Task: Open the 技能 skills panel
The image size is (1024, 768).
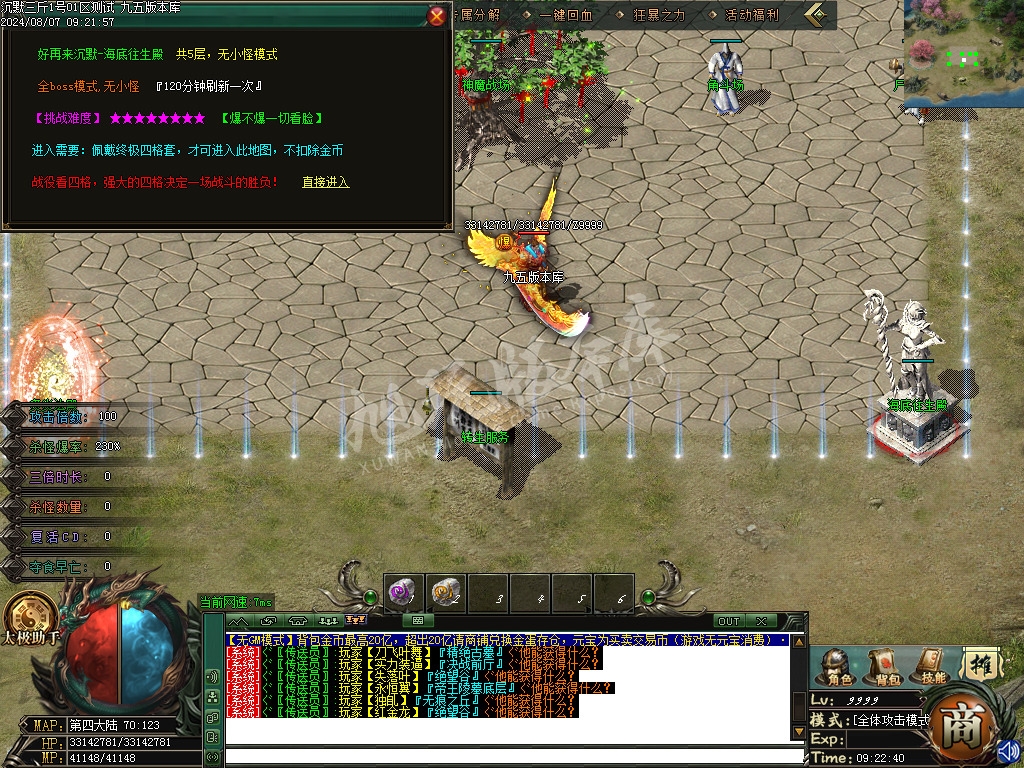Action: (x=929, y=667)
